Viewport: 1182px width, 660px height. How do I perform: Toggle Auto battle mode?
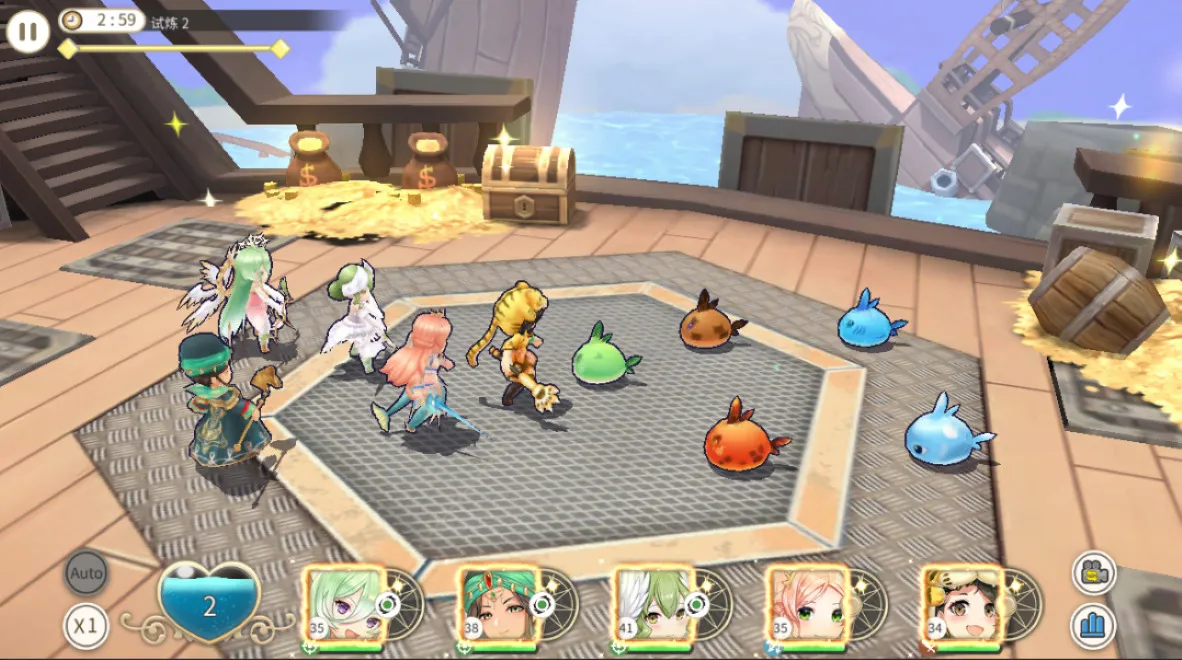pyautogui.click(x=87, y=573)
